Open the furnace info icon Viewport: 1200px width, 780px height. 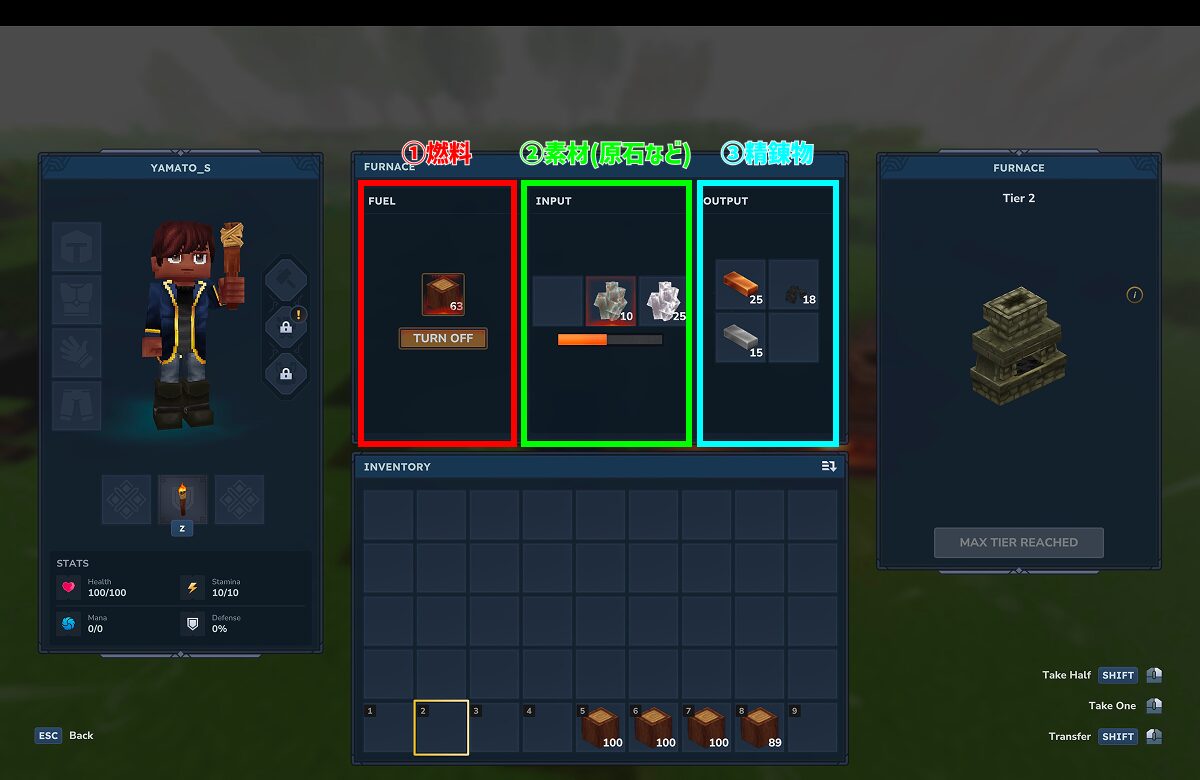pyautogui.click(x=1134, y=295)
